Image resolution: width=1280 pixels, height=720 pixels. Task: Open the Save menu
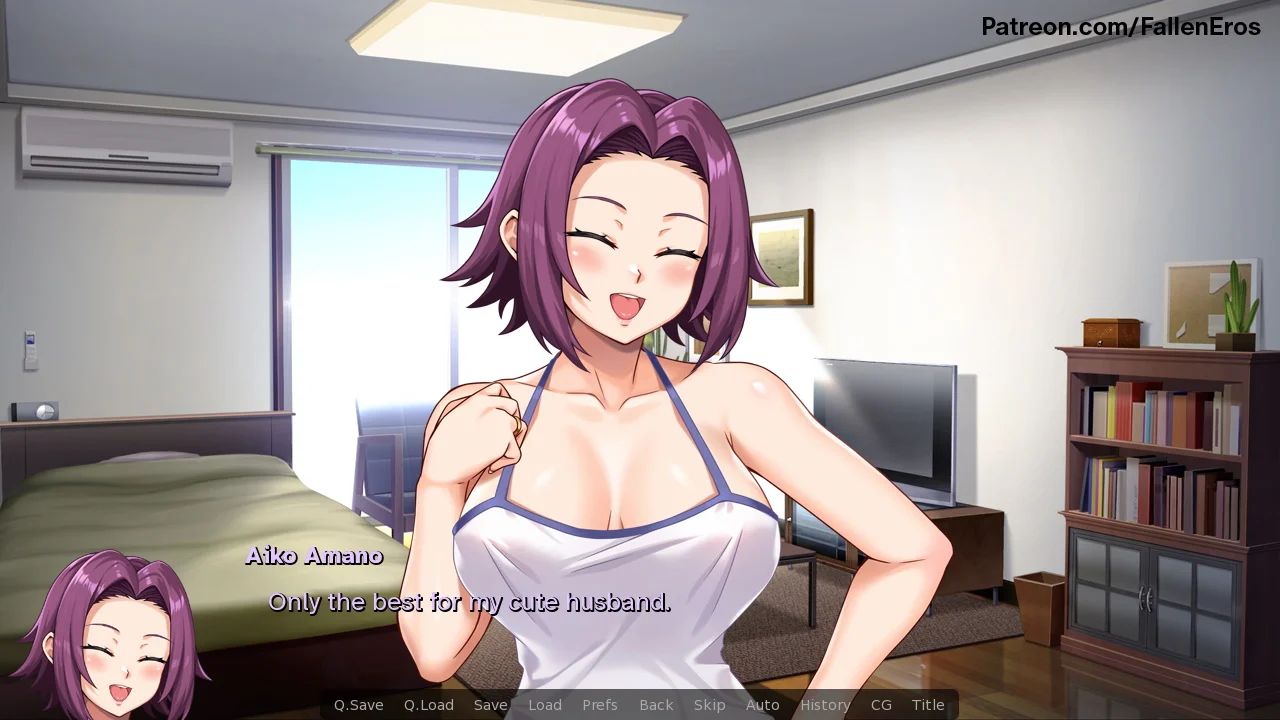click(x=490, y=705)
